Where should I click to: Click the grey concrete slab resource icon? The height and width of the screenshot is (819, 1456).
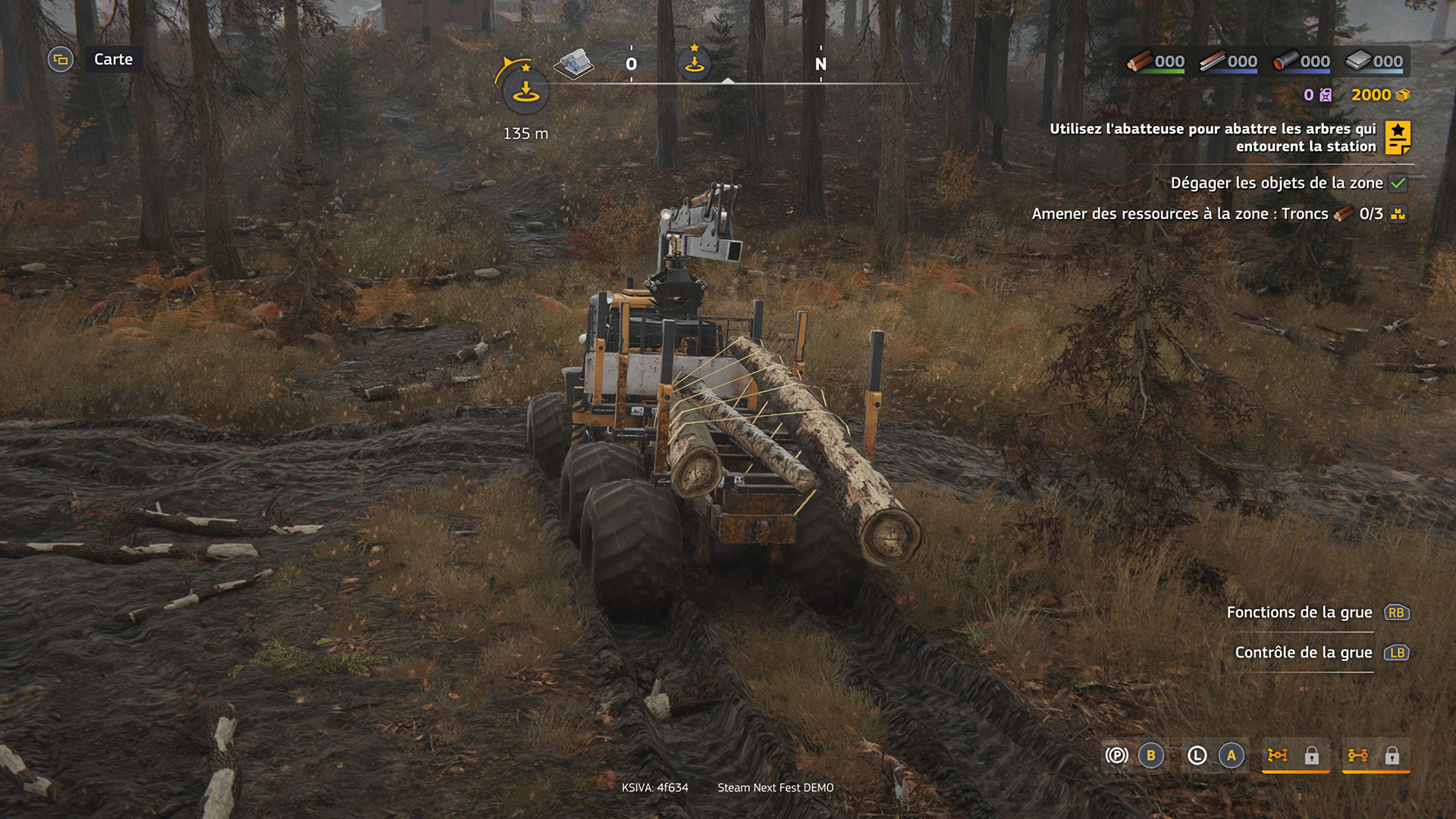coord(1358,61)
